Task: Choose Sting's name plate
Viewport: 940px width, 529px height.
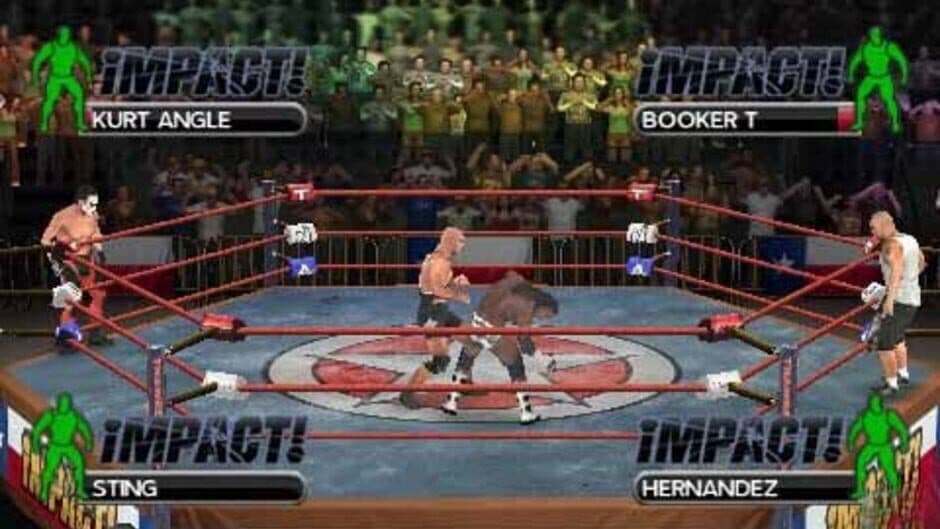Action: pyautogui.click(x=195, y=488)
